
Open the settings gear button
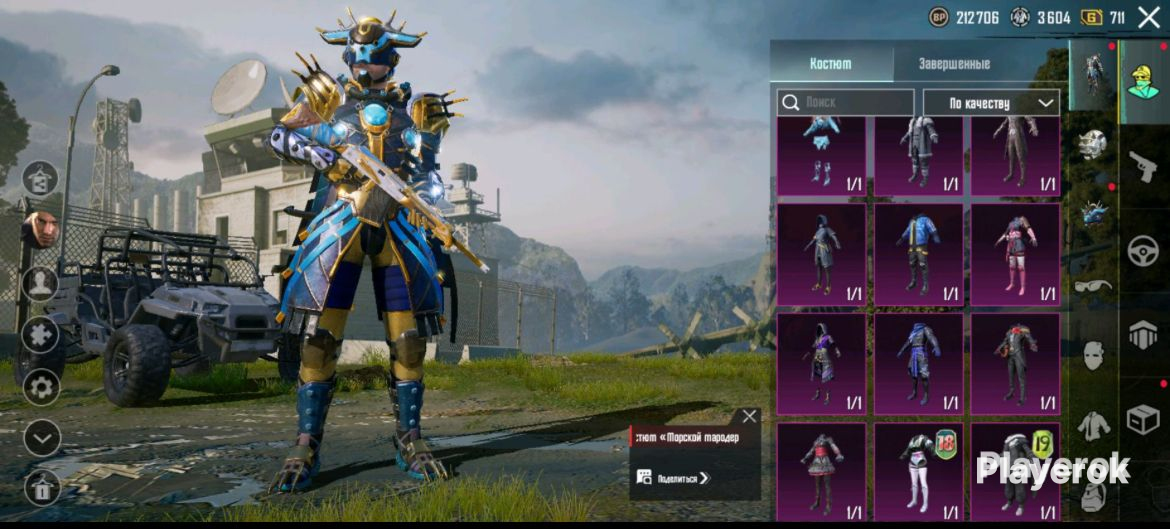click(x=41, y=386)
